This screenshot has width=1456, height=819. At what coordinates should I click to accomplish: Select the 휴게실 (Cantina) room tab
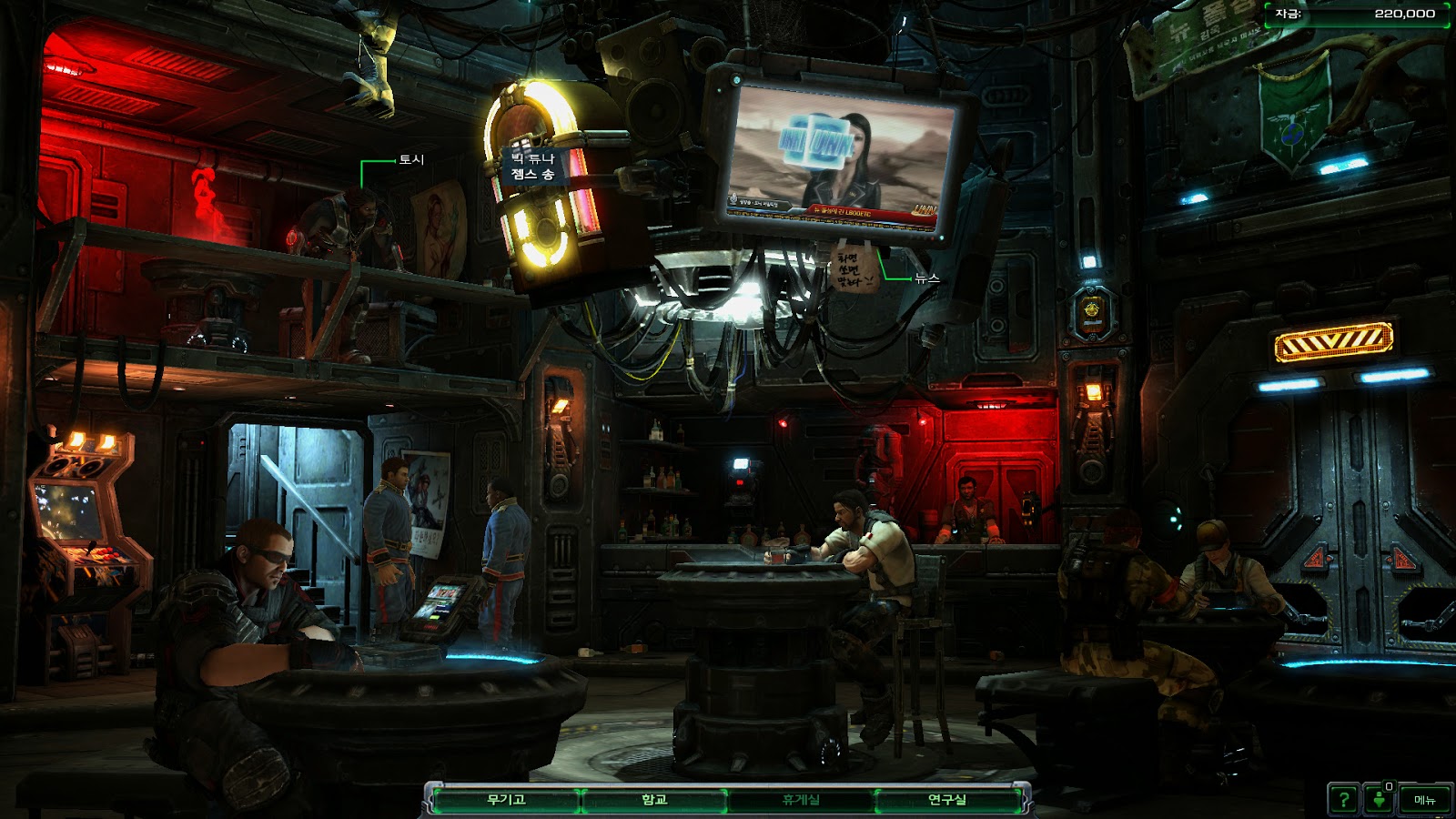[x=801, y=800]
